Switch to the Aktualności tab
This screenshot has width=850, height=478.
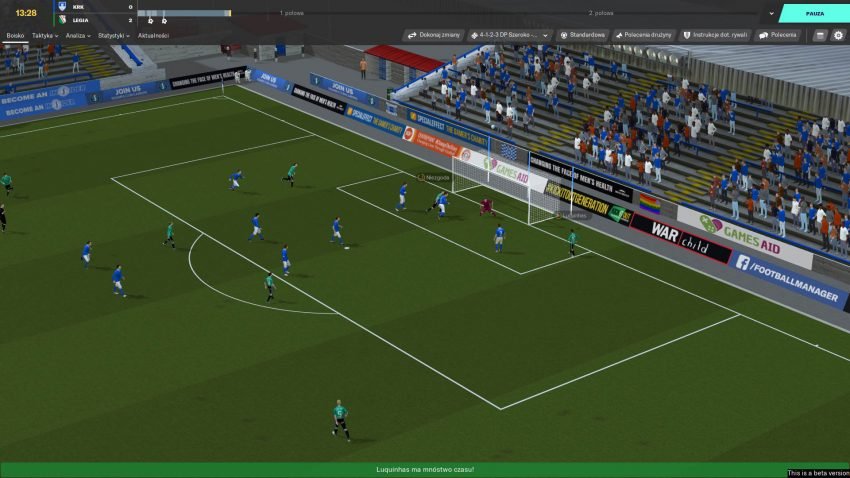click(x=153, y=35)
